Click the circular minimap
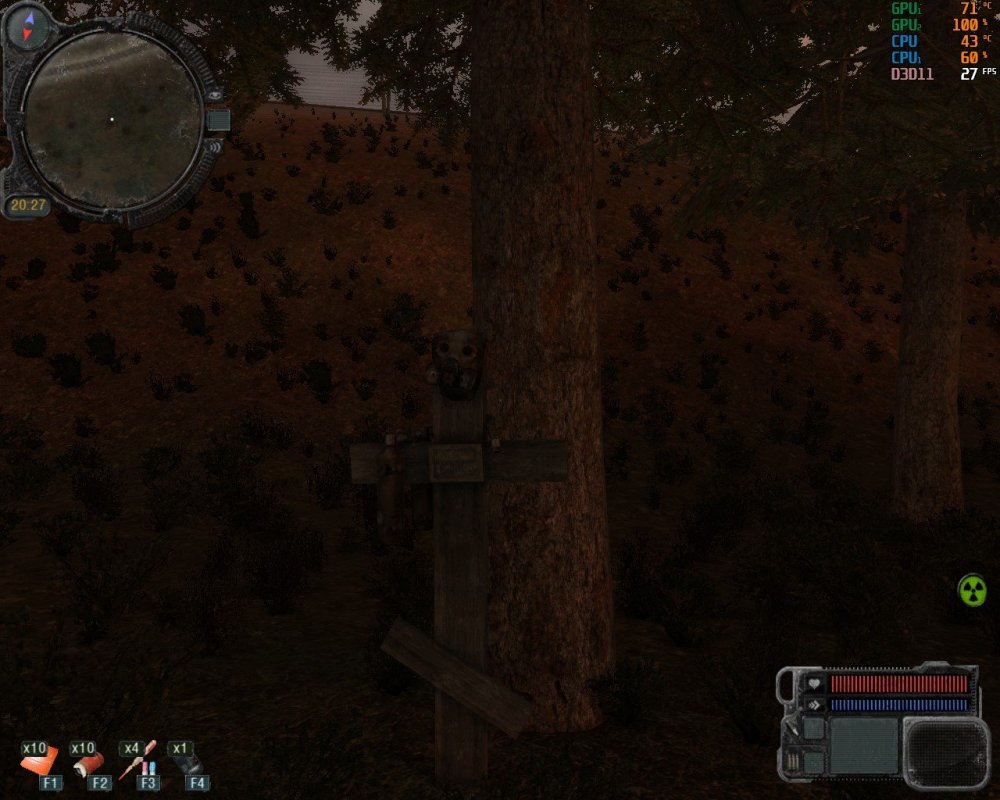The width and height of the screenshot is (1000, 800). (111, 120)
